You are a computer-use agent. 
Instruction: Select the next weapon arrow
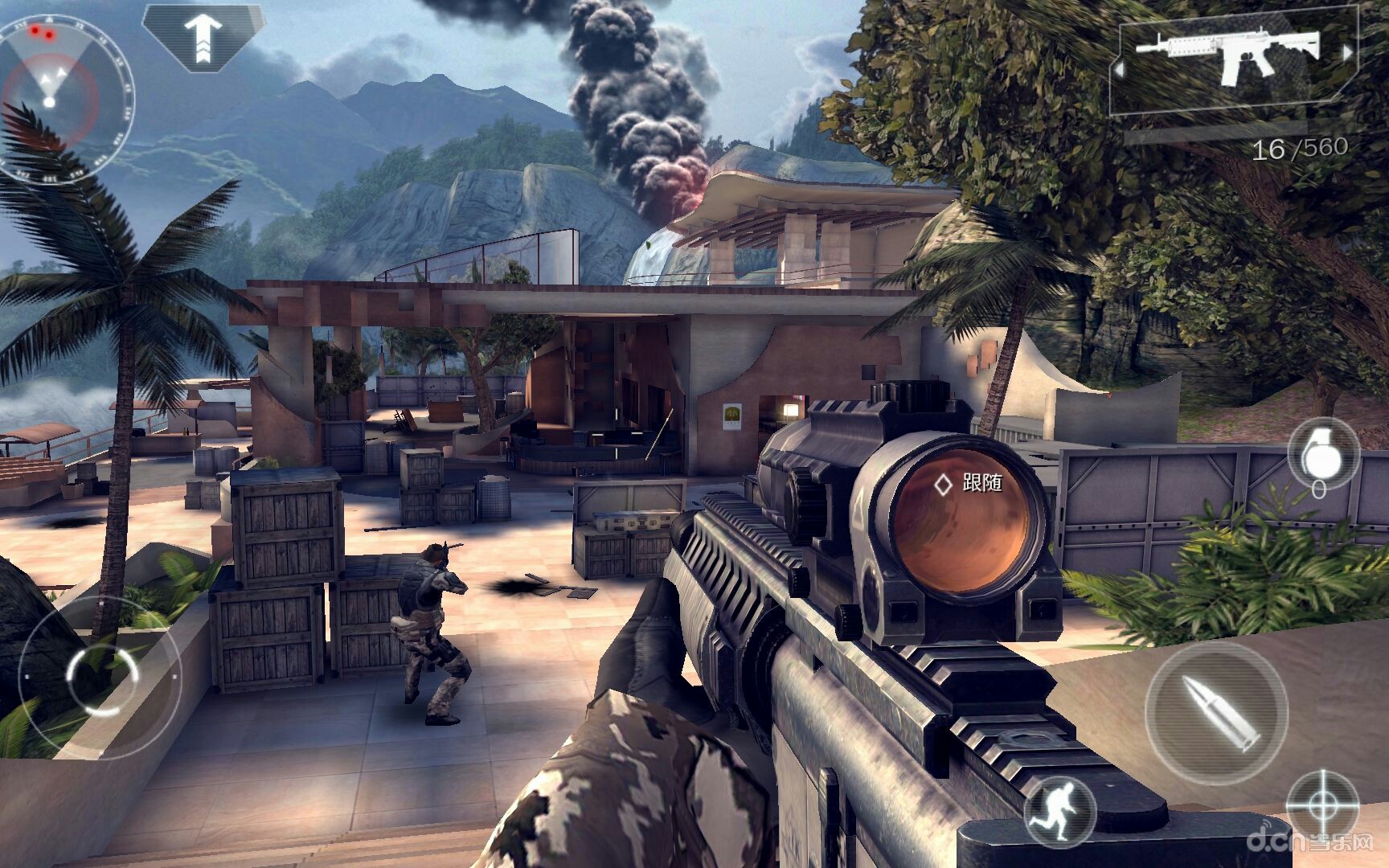coord(1346,53)
